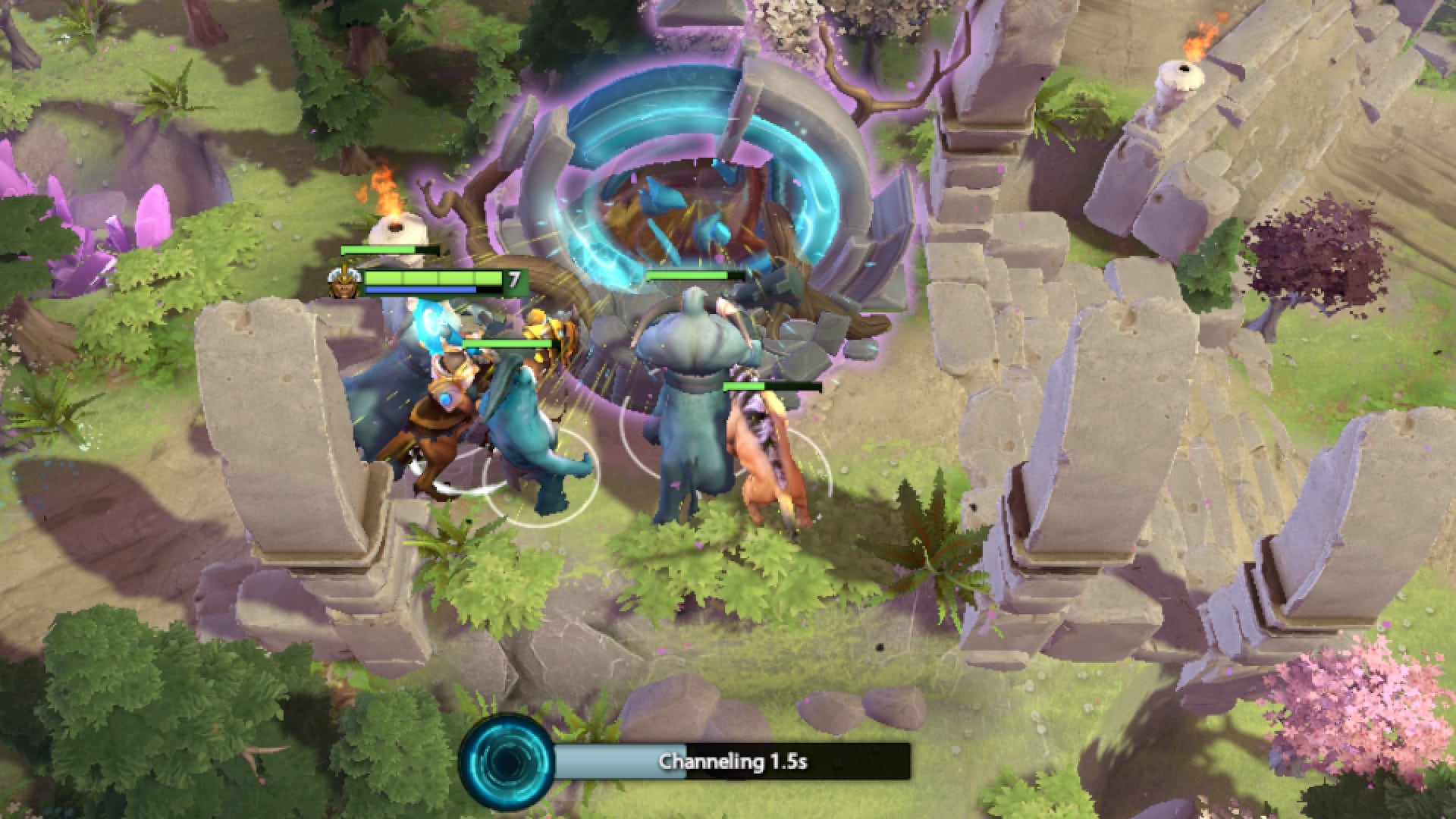Click the segmented green health bar above the hero
Viewport: 1456px width, 819px height.
[432, 278]
